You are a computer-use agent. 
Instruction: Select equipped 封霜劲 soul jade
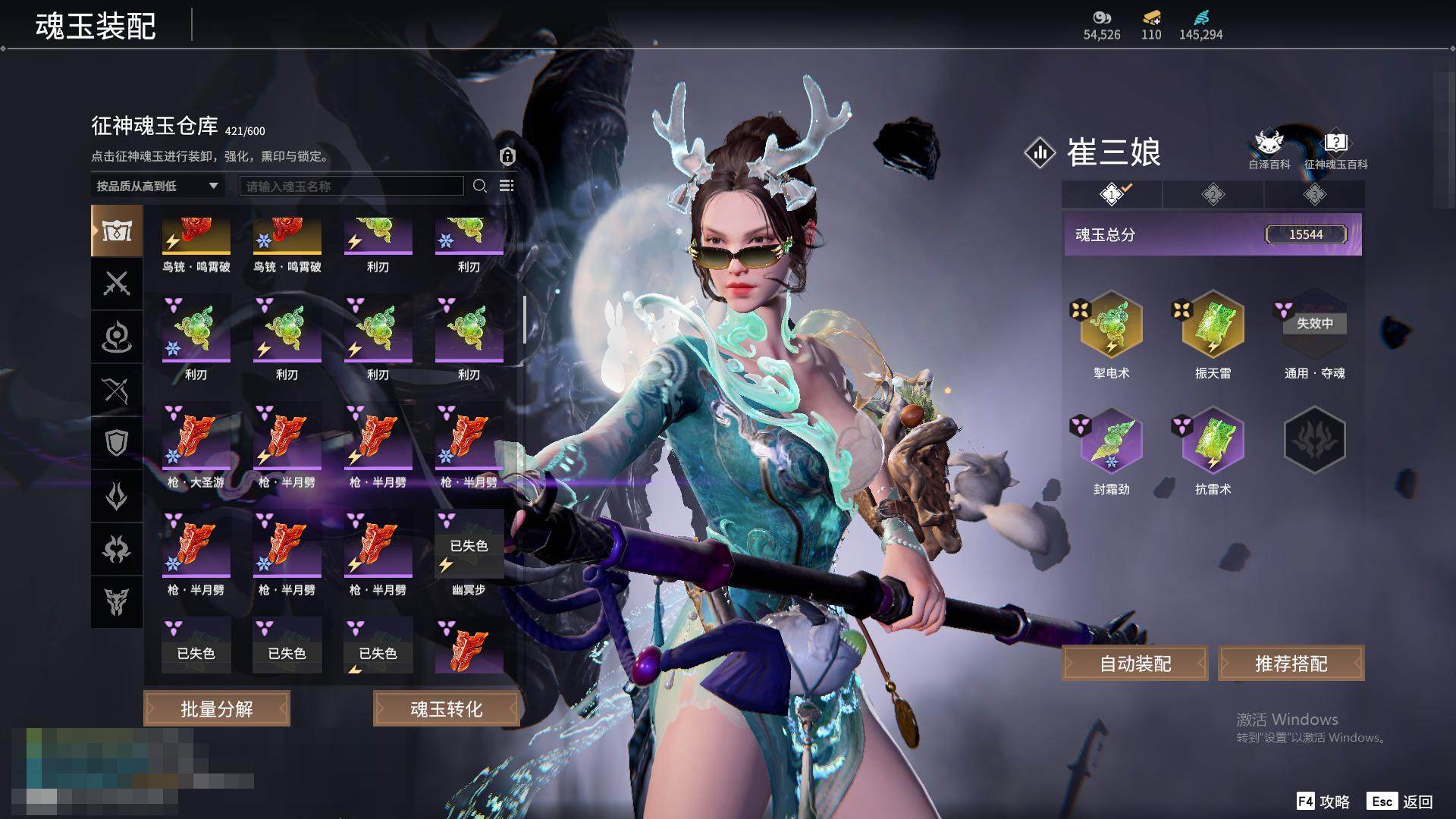point(1112,441)
